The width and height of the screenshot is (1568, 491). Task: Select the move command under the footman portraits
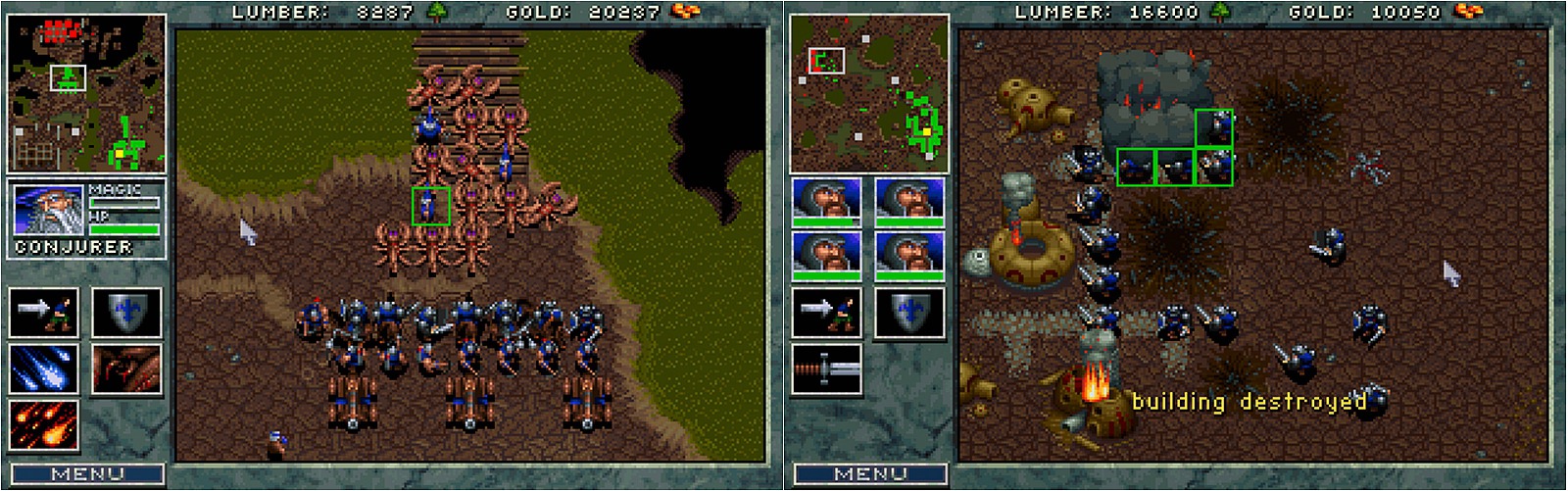tap(826, 313)
